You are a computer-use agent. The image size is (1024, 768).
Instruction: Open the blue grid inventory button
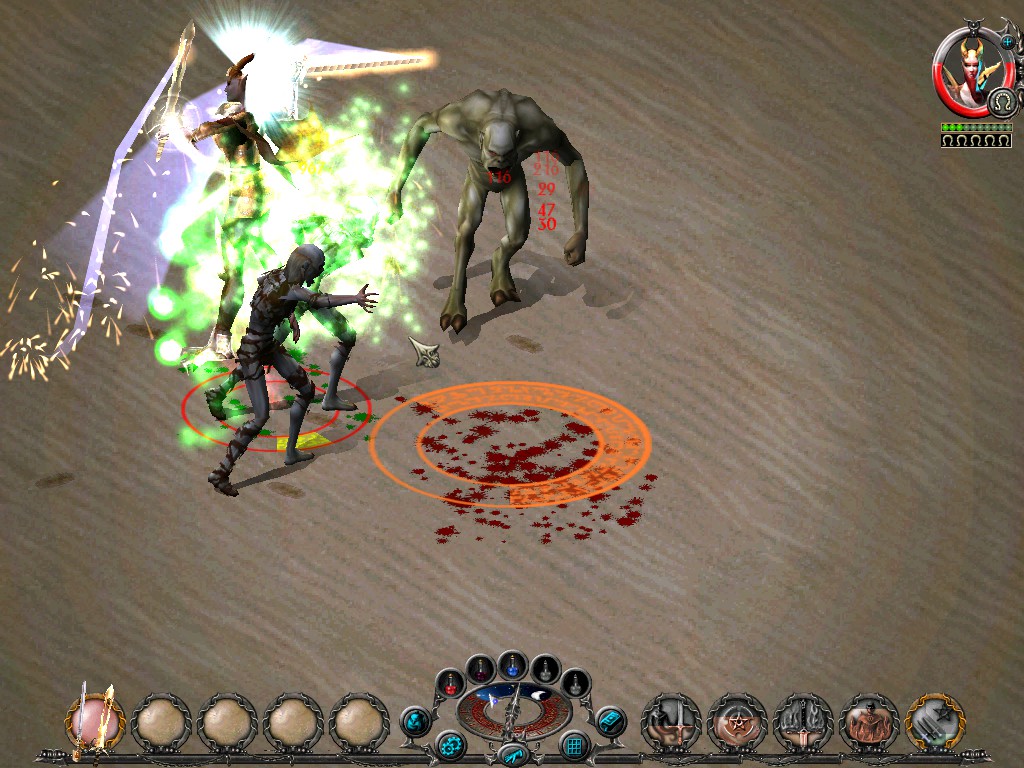[x=574, y=745]
